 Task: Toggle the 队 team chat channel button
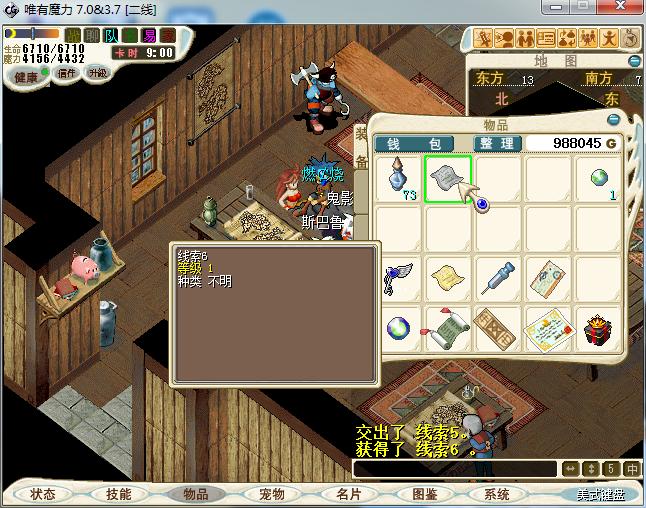click(x=112, y=36)
